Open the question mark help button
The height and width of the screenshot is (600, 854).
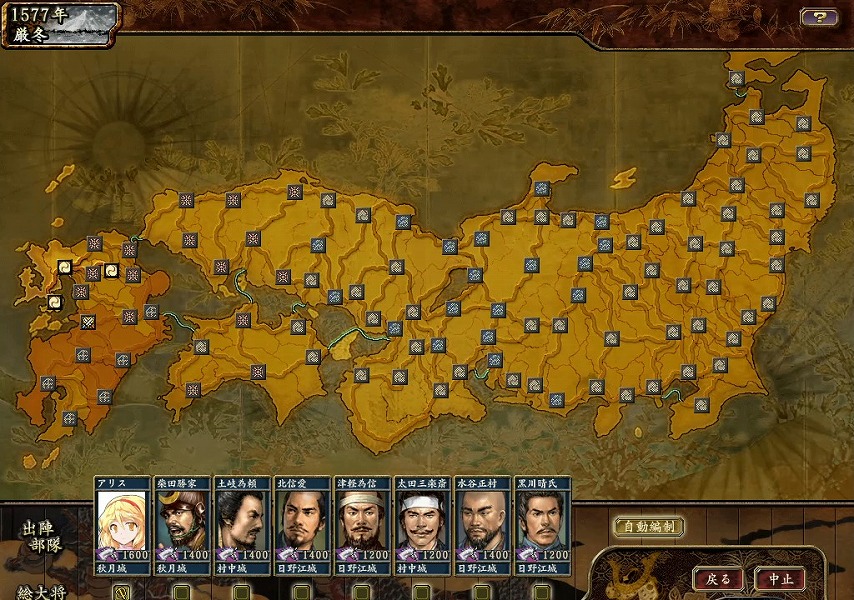(819, 17)
